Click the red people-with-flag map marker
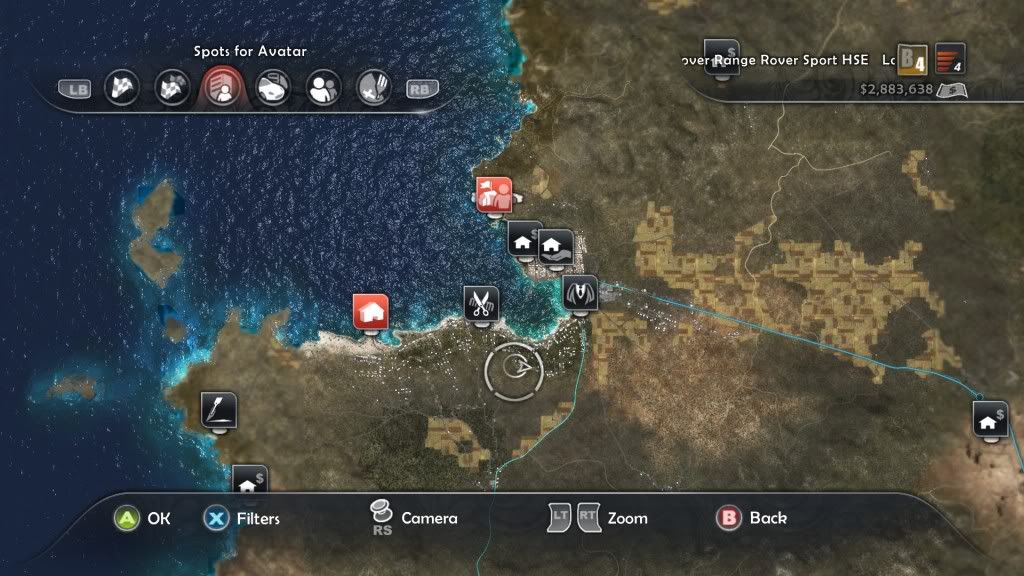 tap(494, 194)
